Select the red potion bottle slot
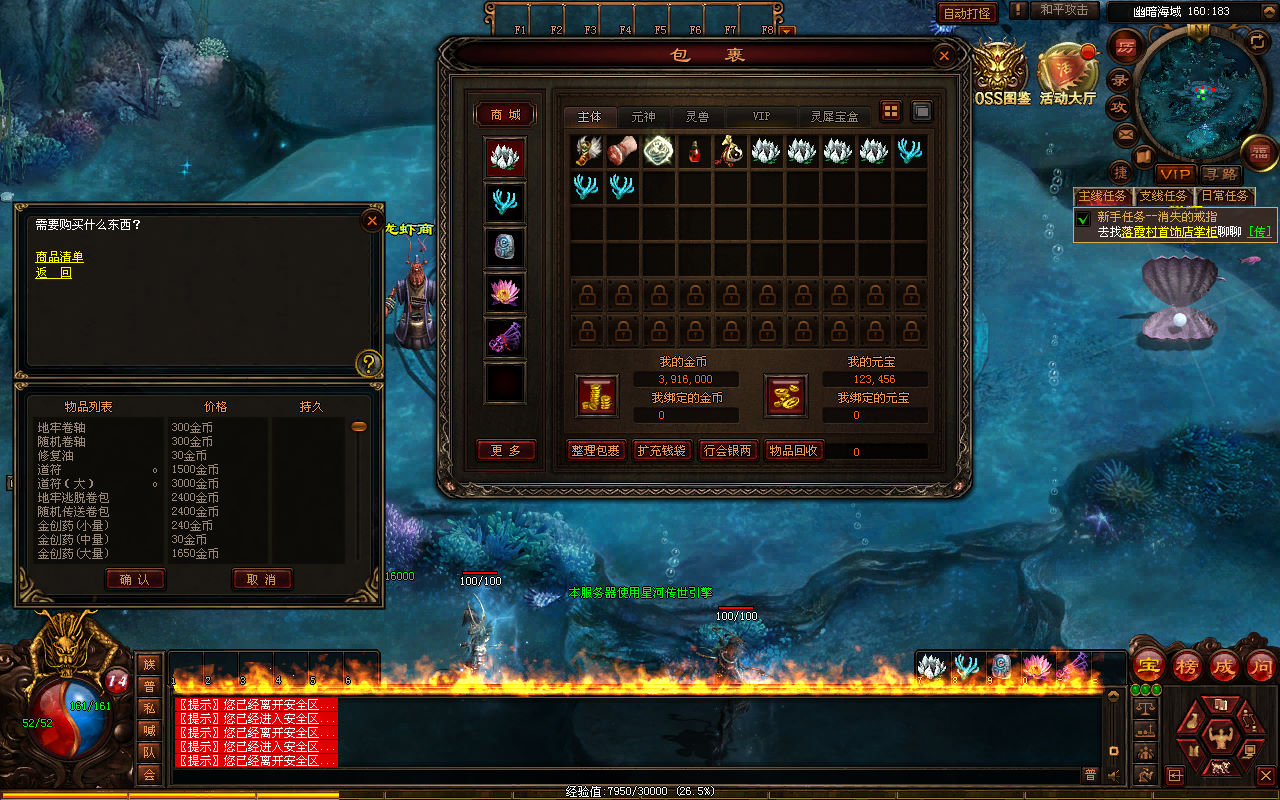The width and height of the screenshot is (1280, 800). tap(696, 151)
